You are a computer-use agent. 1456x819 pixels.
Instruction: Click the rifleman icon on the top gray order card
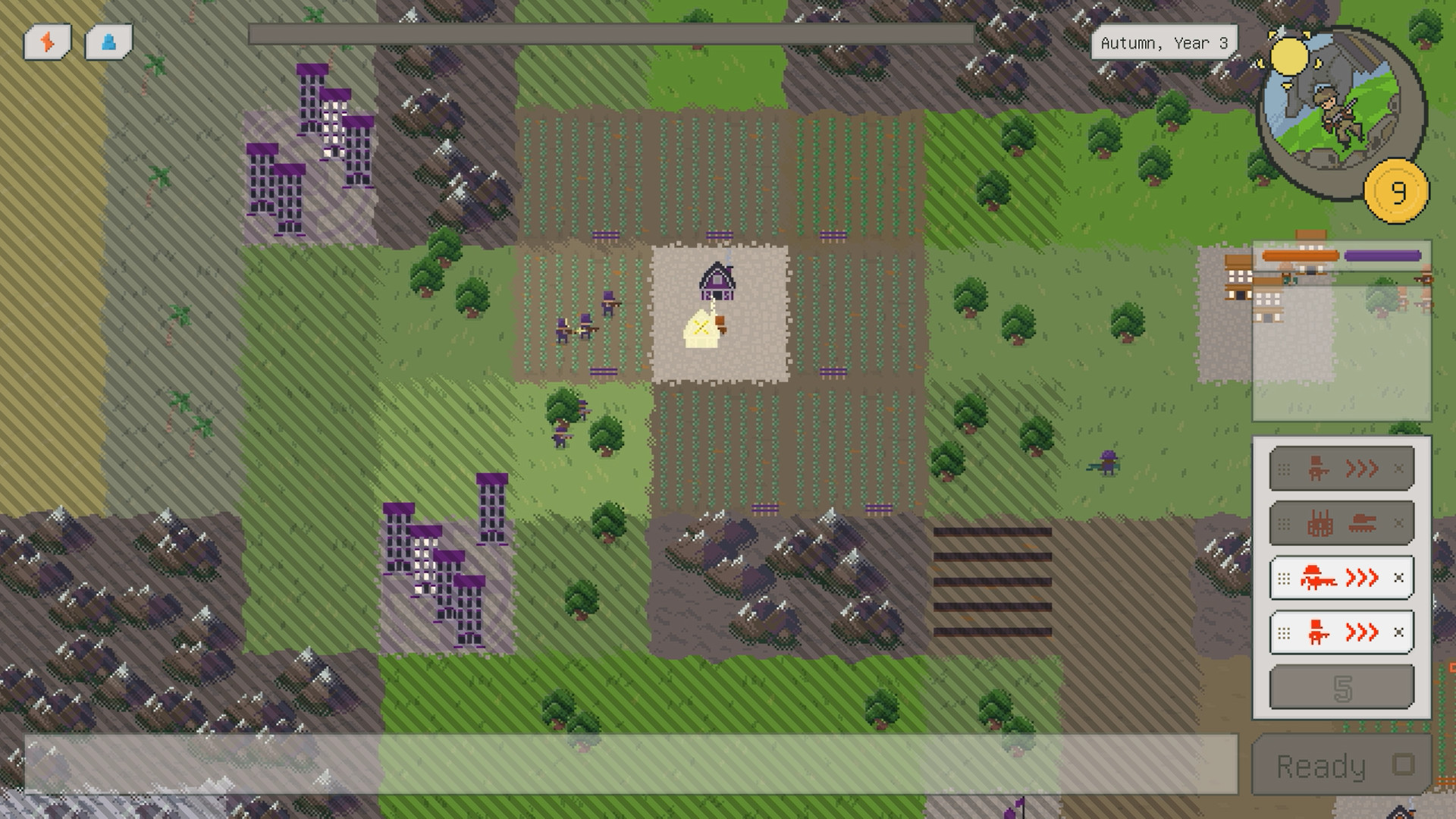click(1316, 468)
